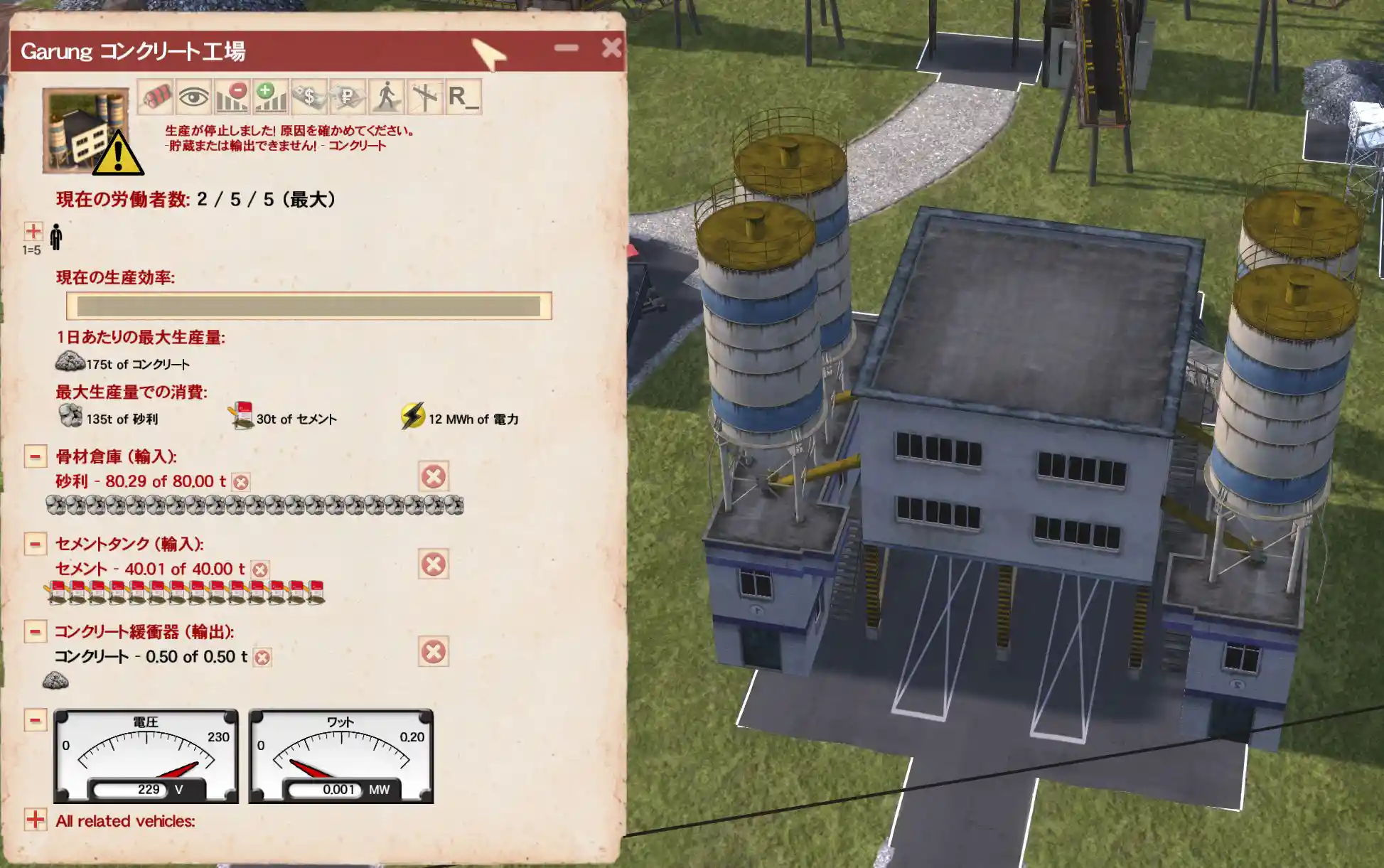This screenshot has height=868, width=1384.
Task: Click the power pole connection icon
Action: point(424,97)
